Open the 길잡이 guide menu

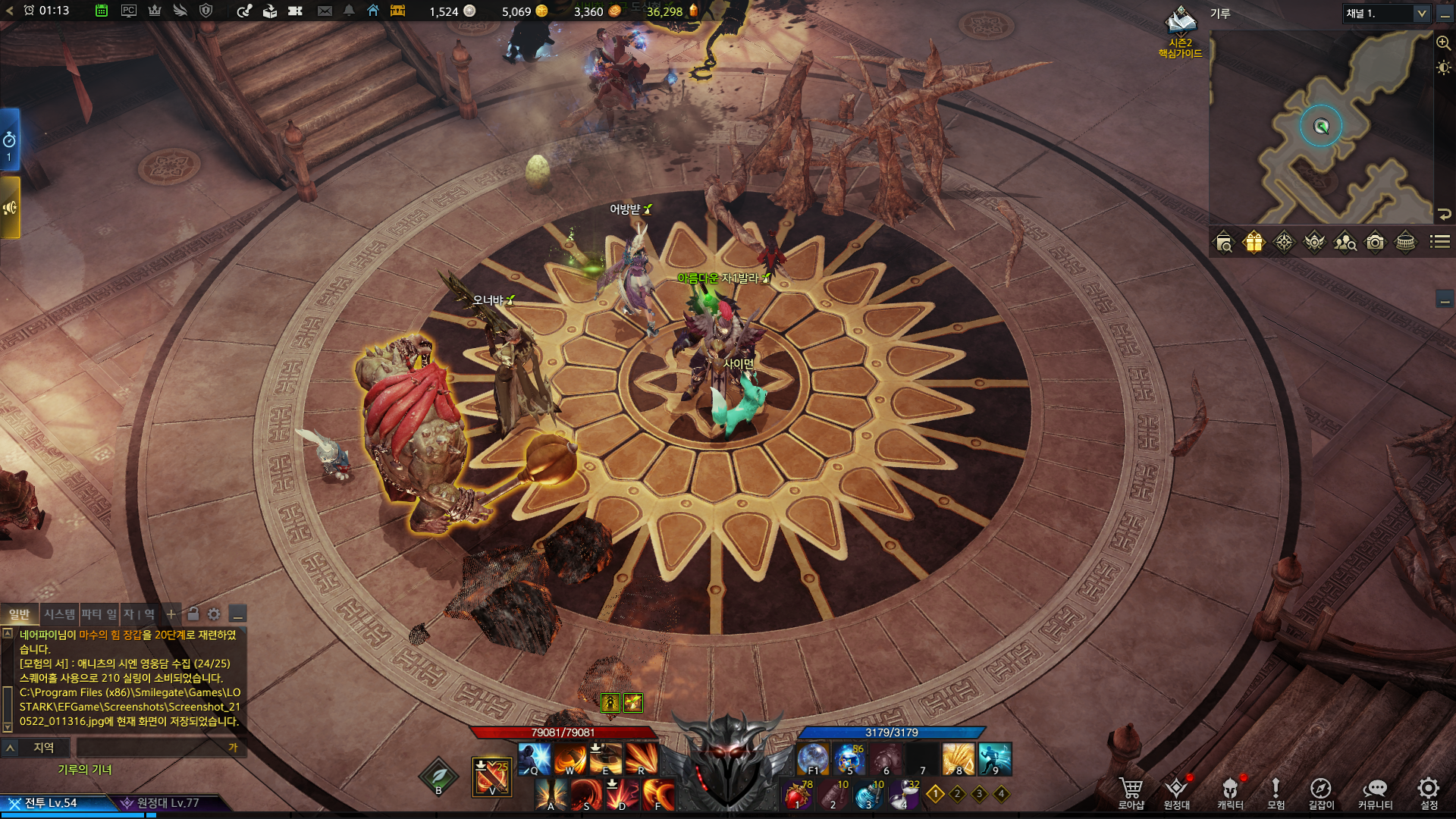pos(1320,792)
